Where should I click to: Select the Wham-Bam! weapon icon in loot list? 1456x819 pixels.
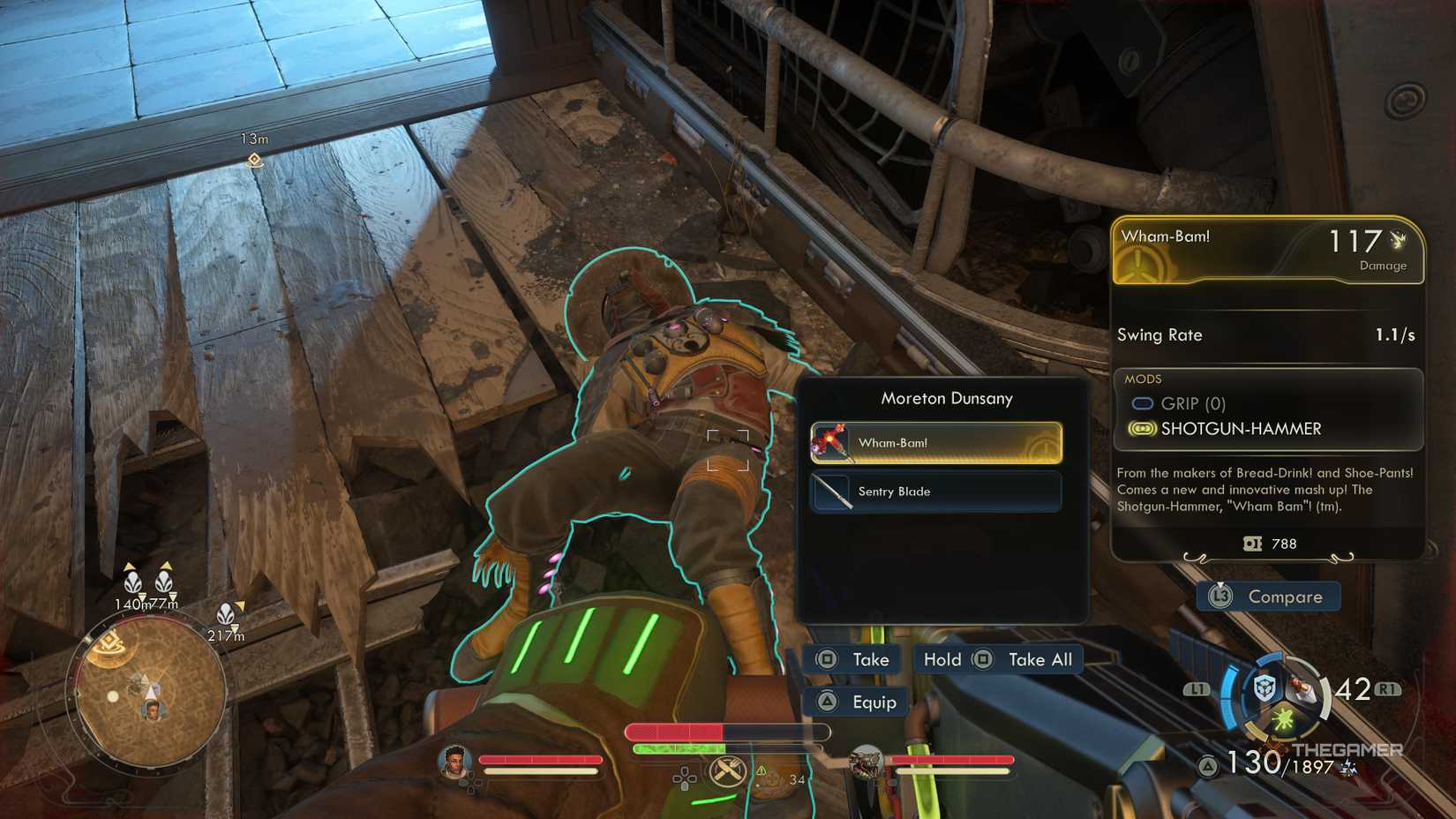click(832, 442)
